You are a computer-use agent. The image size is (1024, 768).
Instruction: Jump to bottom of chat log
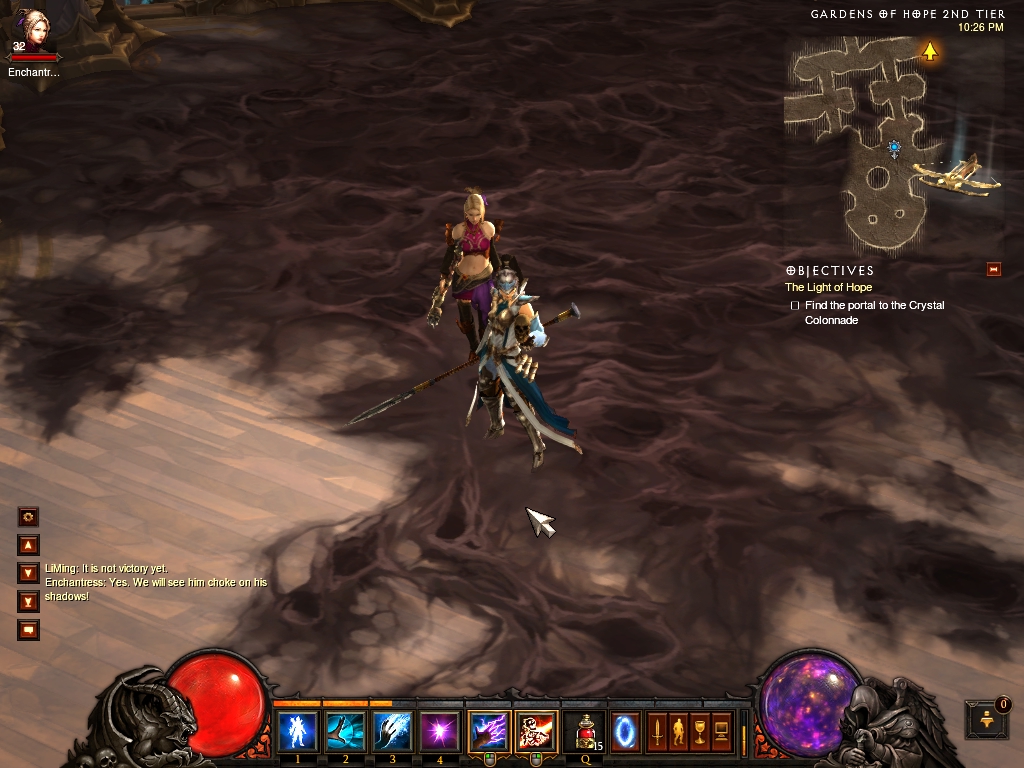point(29,601)
